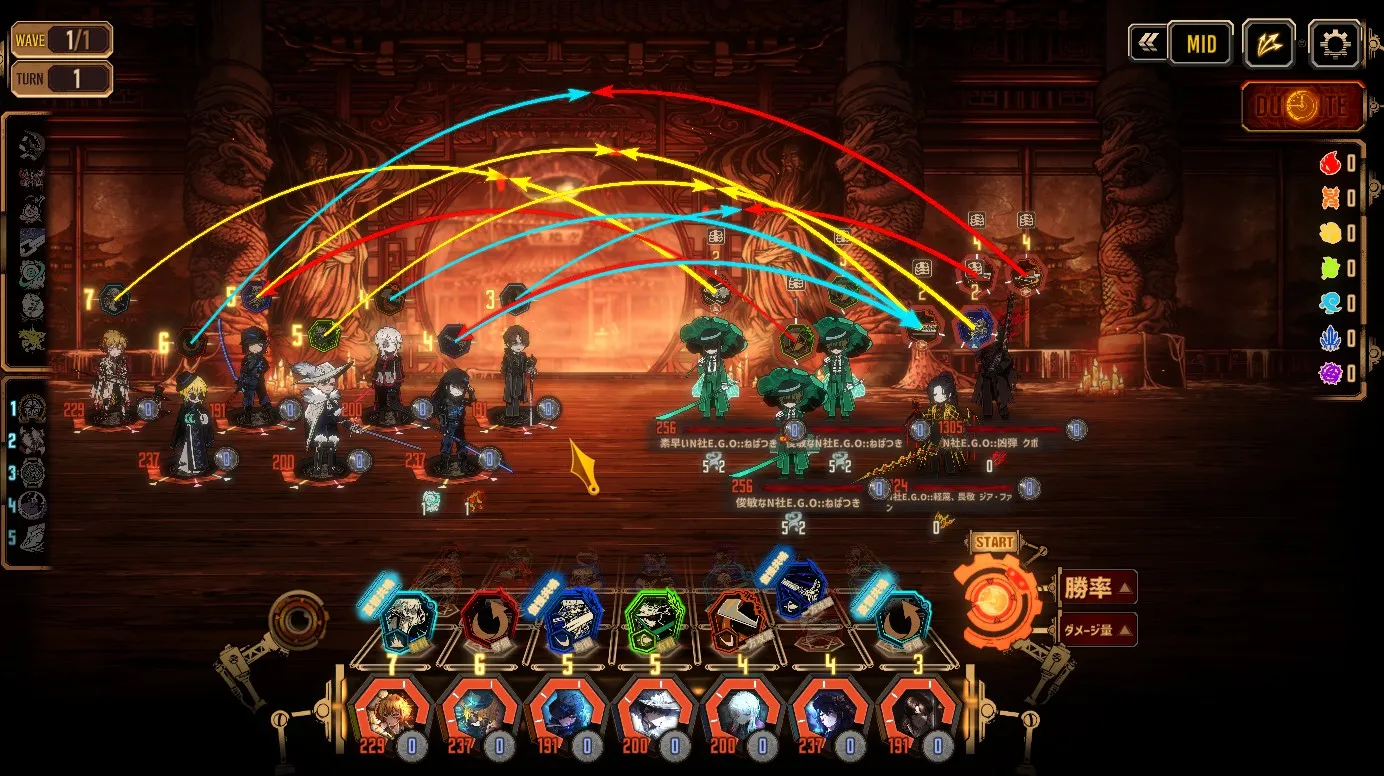Toggle the golden arrows button
The image size is (1384, 776).
coord(1269,44)
